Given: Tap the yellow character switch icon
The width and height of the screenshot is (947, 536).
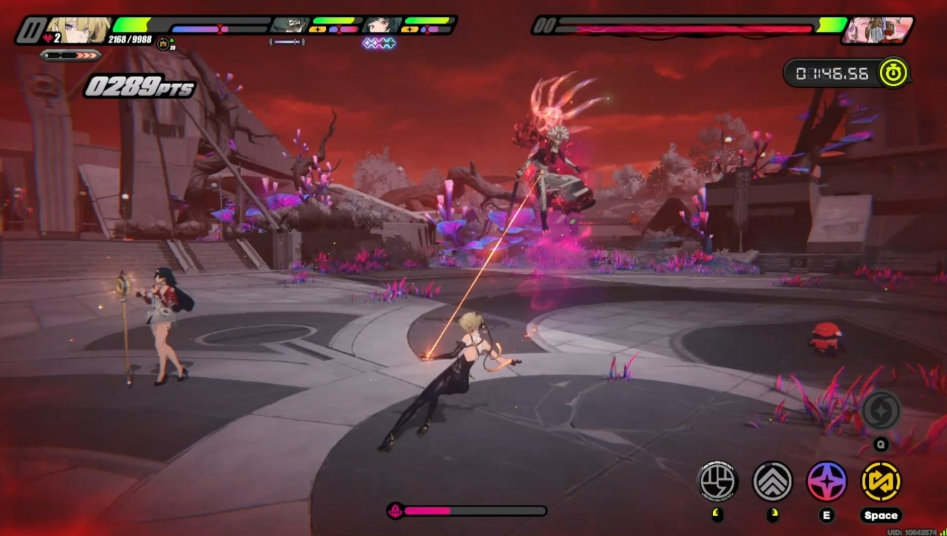Looking at the screenshot, I should pyautogui.click(x=881, y=481).
